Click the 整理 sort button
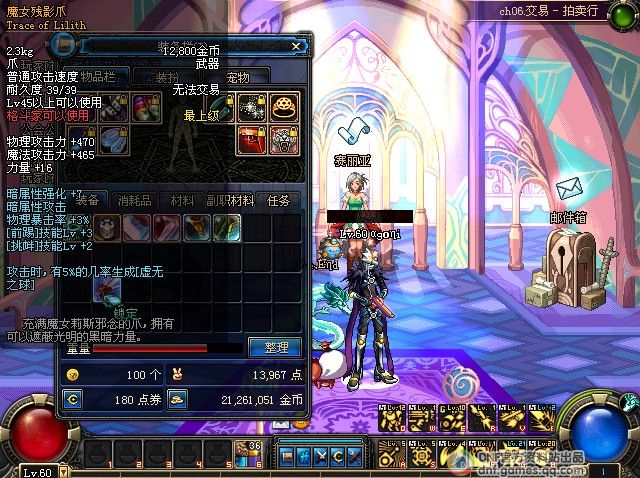 coord(275,347)
